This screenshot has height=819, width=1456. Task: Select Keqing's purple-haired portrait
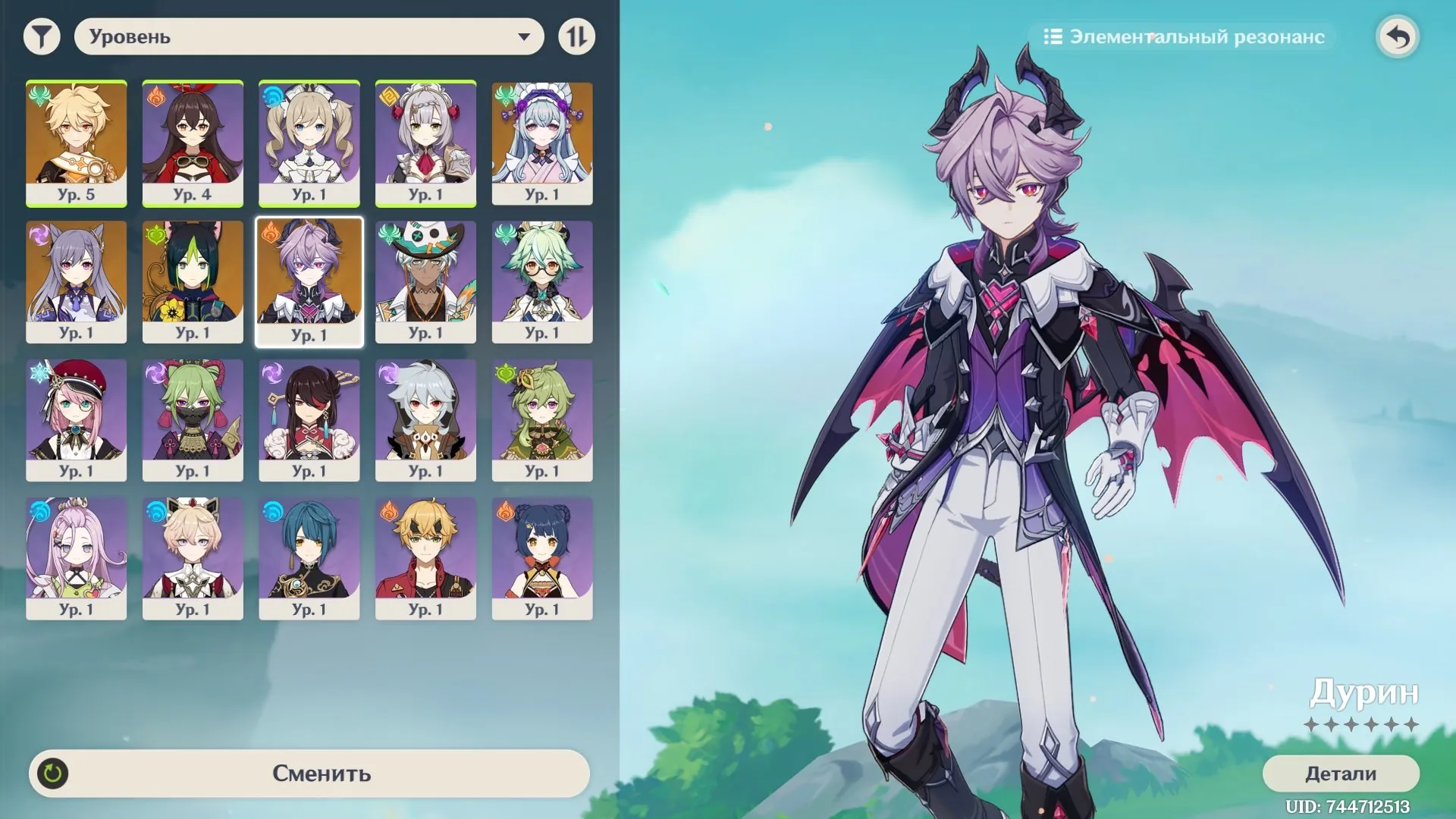pos(76,281)
